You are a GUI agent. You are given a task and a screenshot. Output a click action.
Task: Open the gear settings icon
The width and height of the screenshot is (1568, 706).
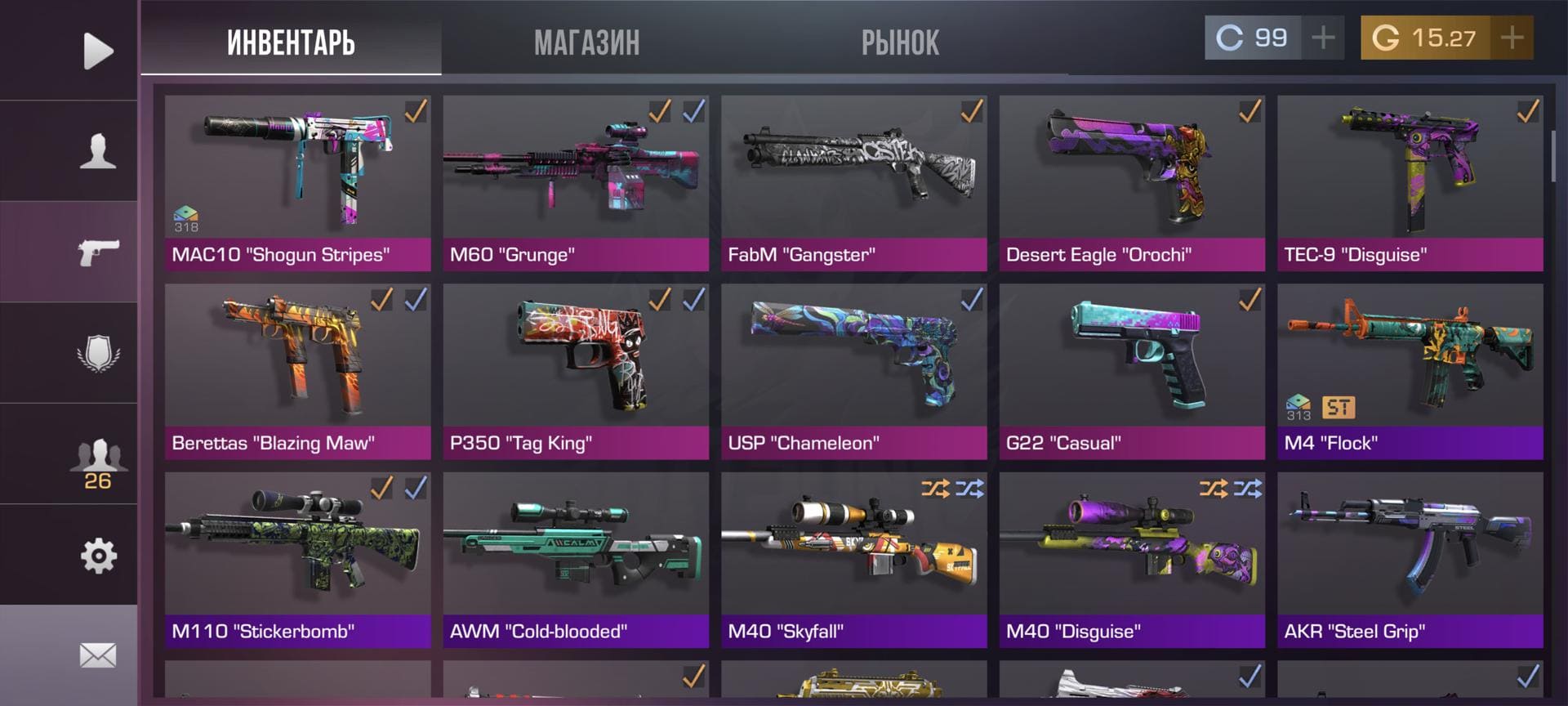coord(98,556)
